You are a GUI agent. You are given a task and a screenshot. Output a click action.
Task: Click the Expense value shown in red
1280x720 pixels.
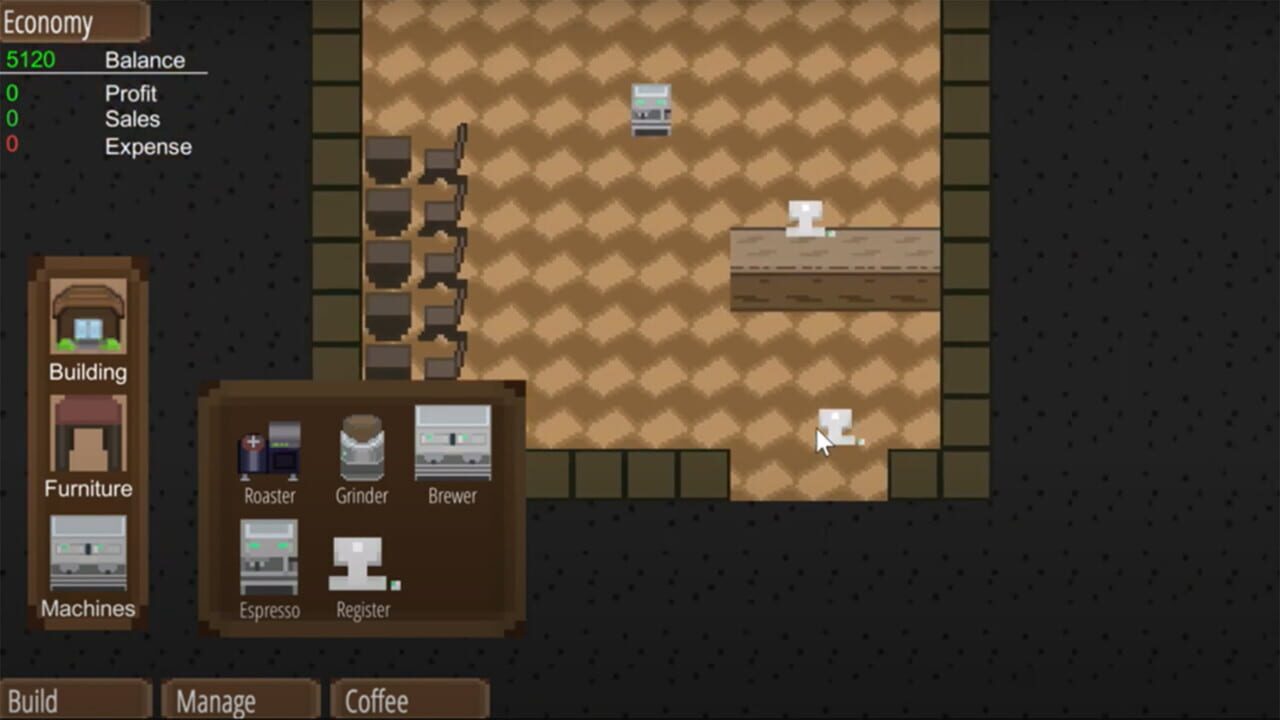[x=10, y=146]
